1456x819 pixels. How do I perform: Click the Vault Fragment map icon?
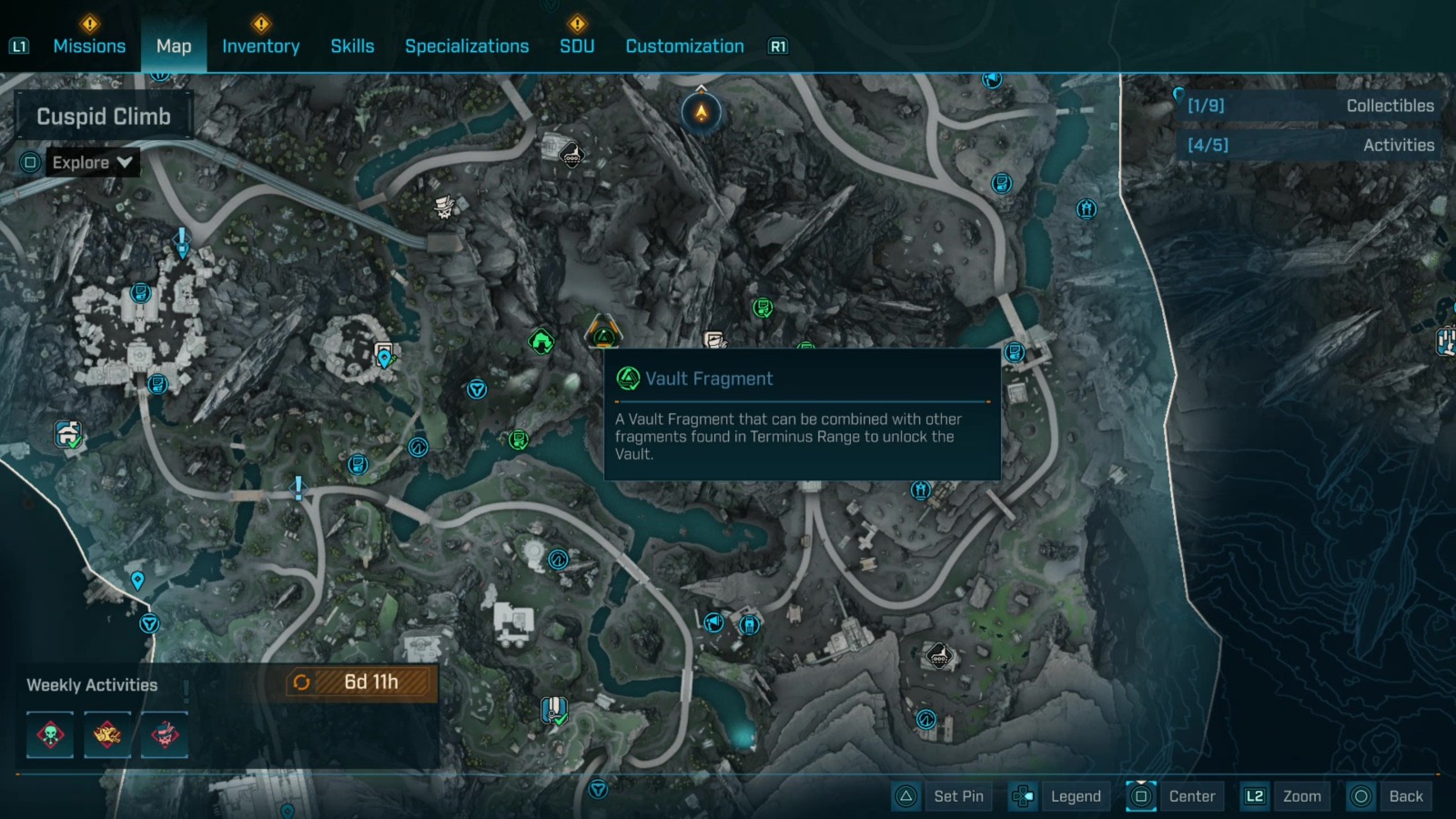[603, 338]
